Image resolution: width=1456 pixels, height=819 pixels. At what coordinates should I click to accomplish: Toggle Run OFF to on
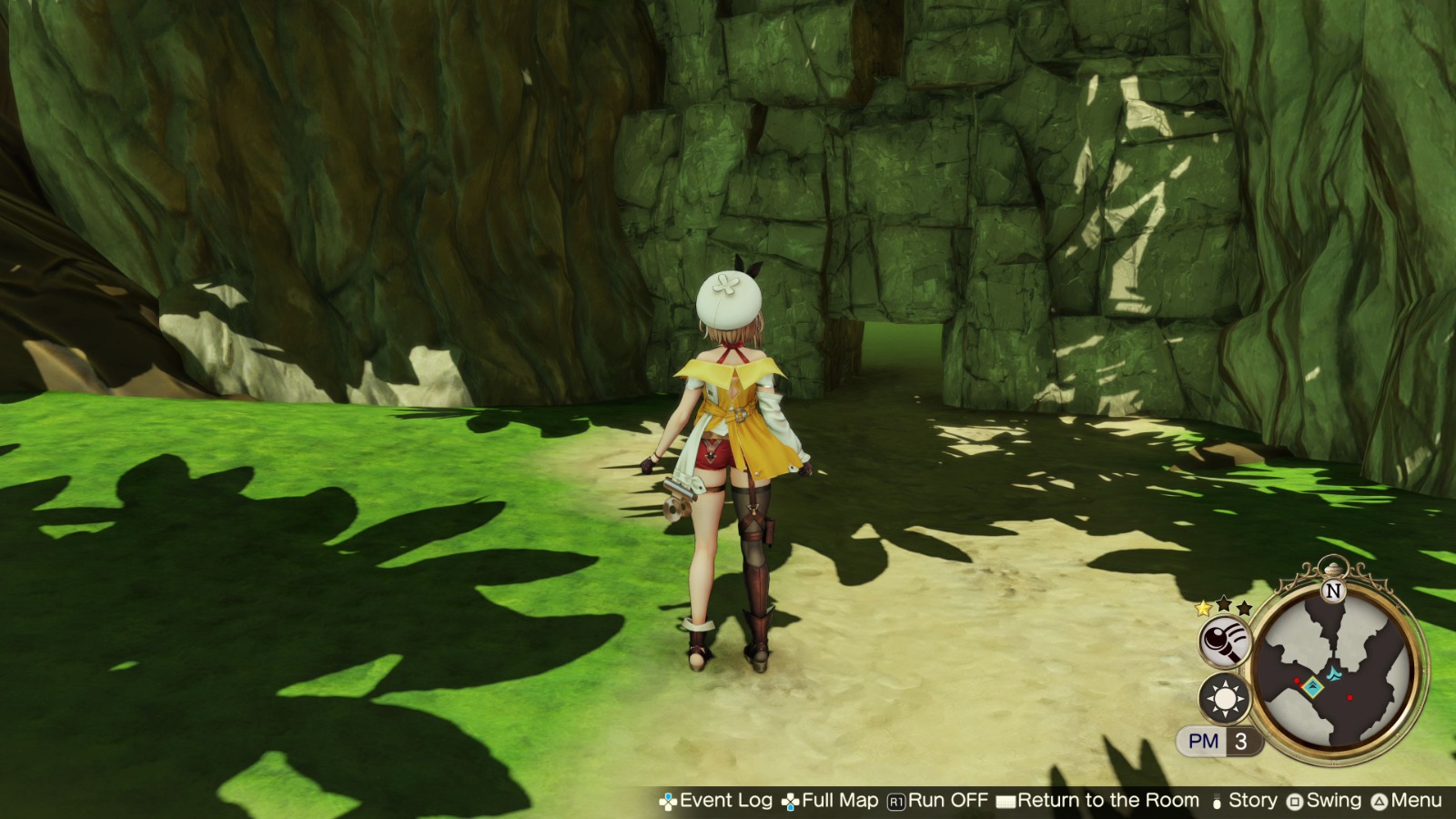click(x=945, y=802)
